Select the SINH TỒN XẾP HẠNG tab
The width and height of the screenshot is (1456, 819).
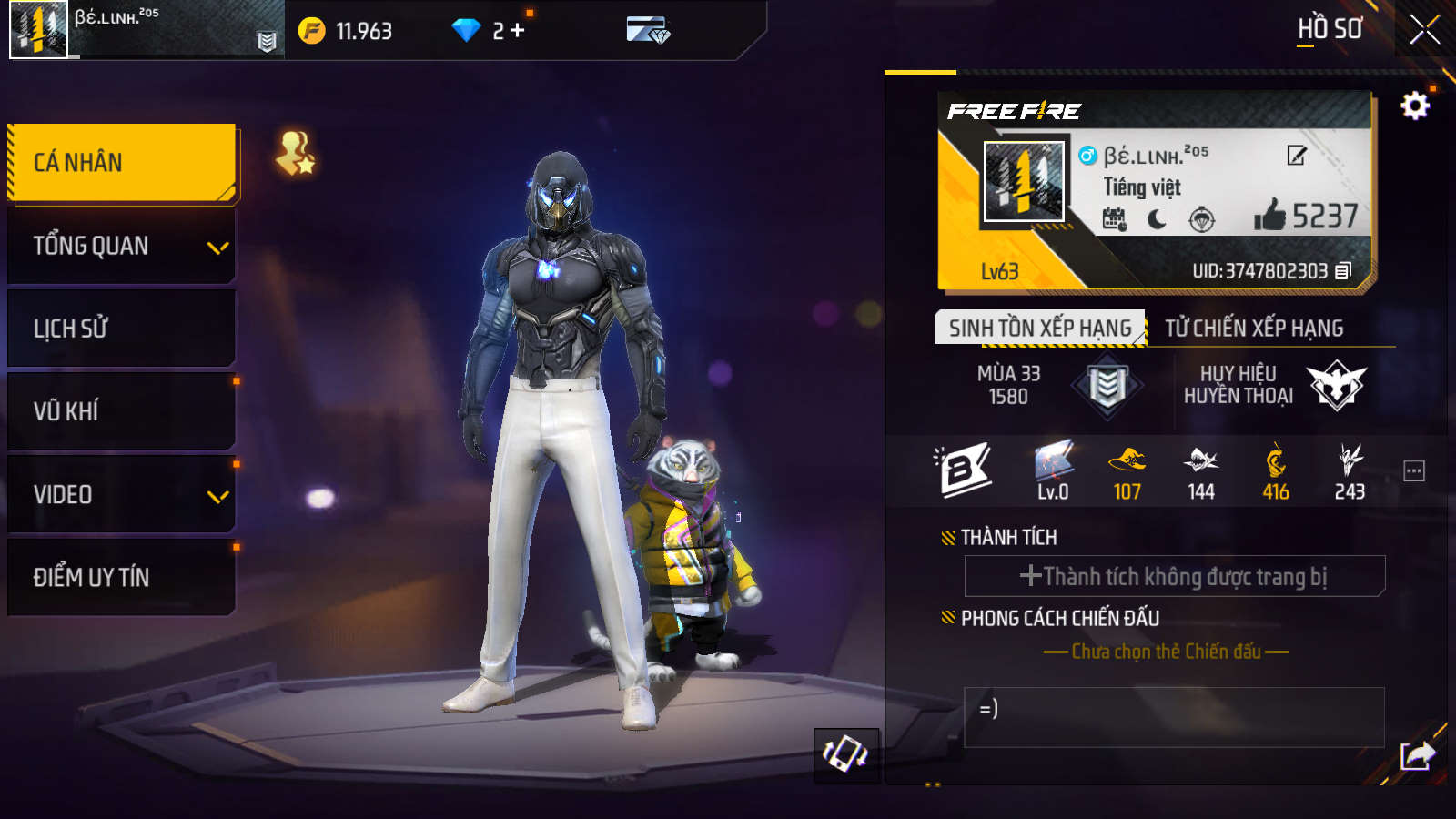tap(1039, 328)
